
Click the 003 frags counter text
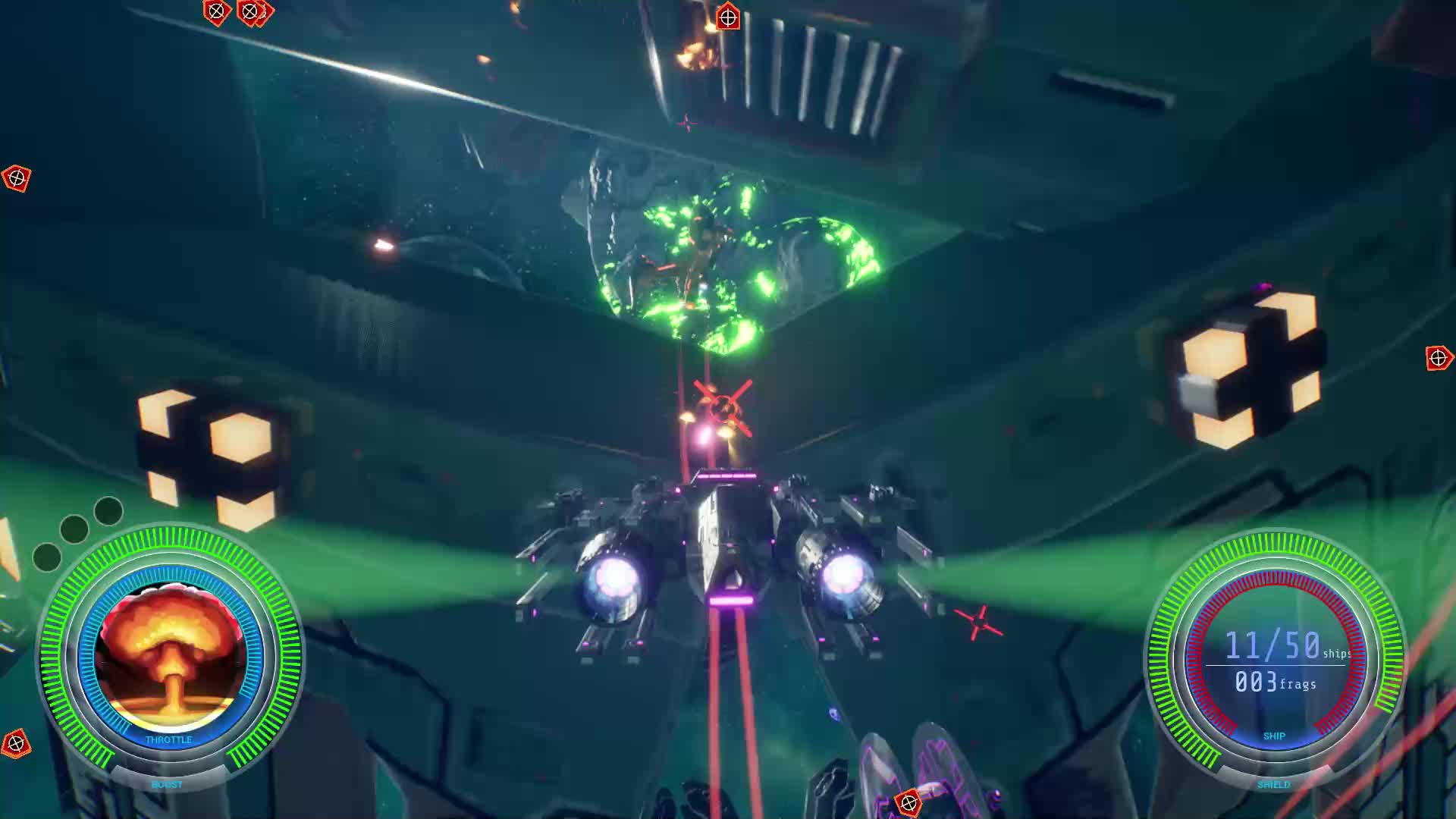[x=1275, y=683]
